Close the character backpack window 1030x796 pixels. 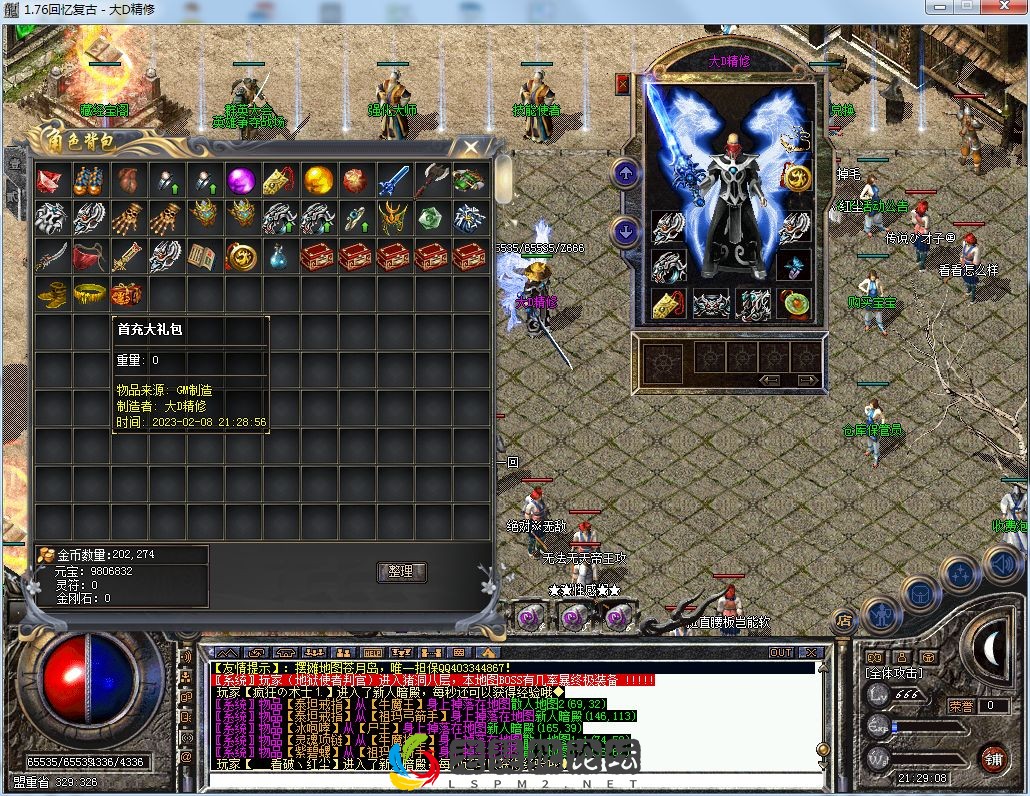471,148
